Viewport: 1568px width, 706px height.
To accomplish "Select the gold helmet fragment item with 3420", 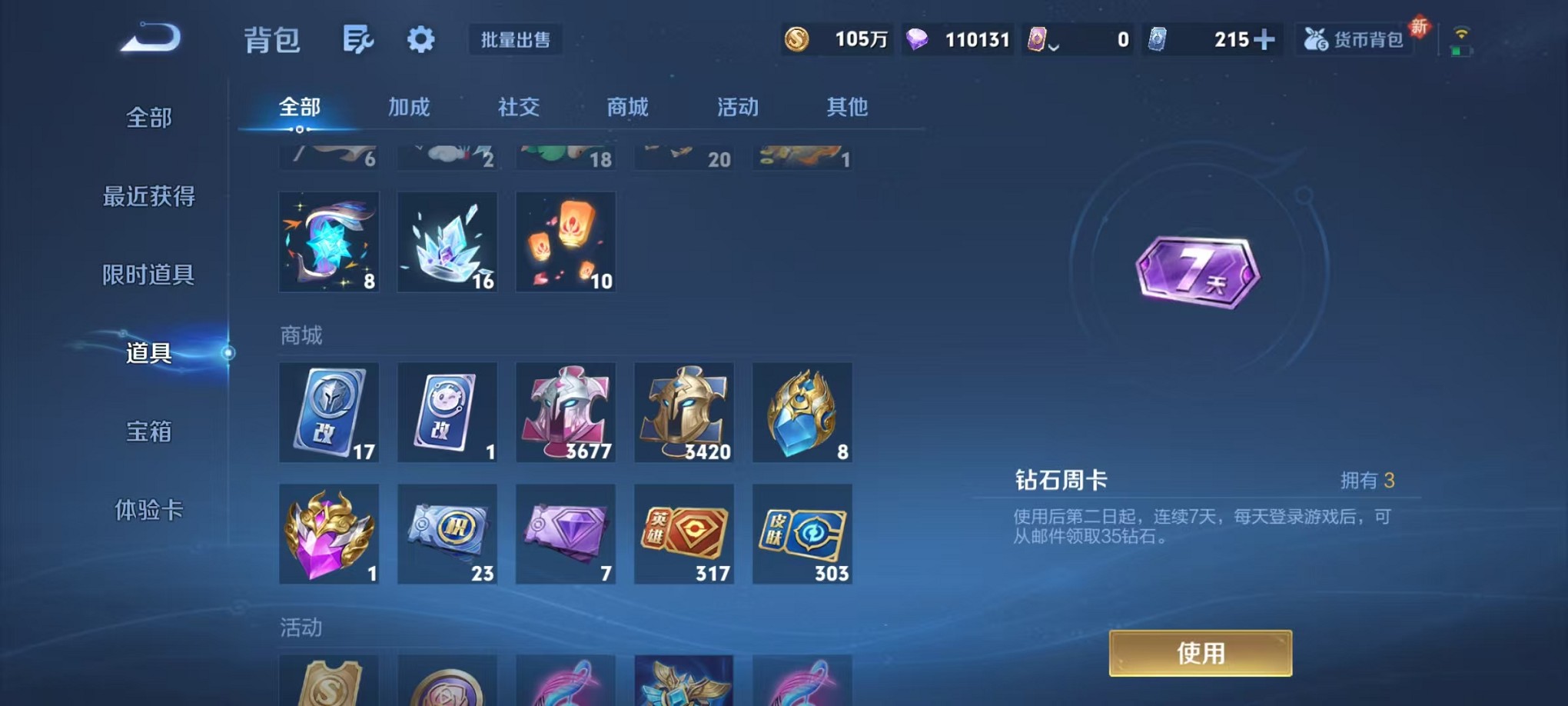I will click(x=683, y=412).
